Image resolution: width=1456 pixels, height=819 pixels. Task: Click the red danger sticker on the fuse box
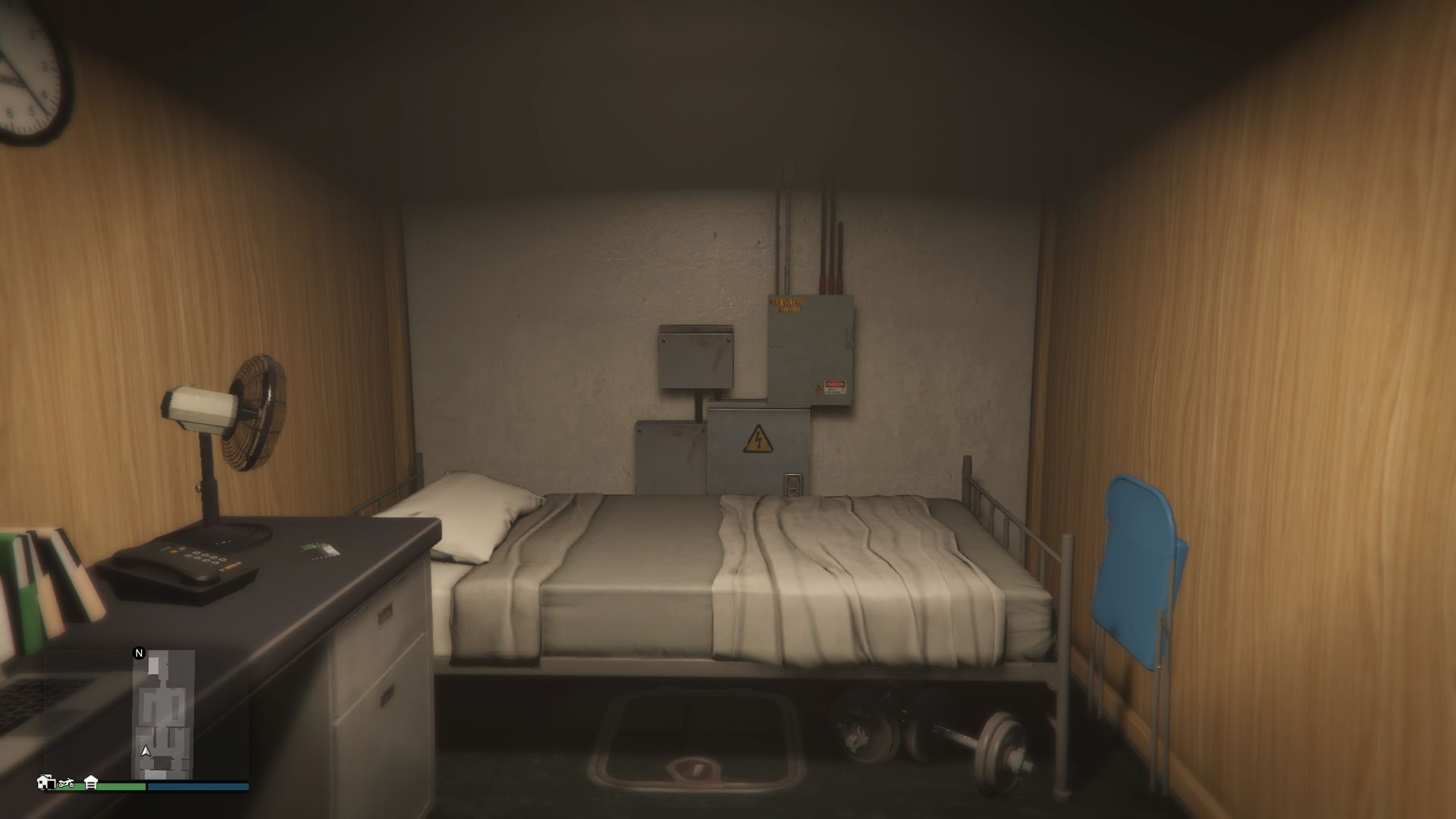coord(835,386)
